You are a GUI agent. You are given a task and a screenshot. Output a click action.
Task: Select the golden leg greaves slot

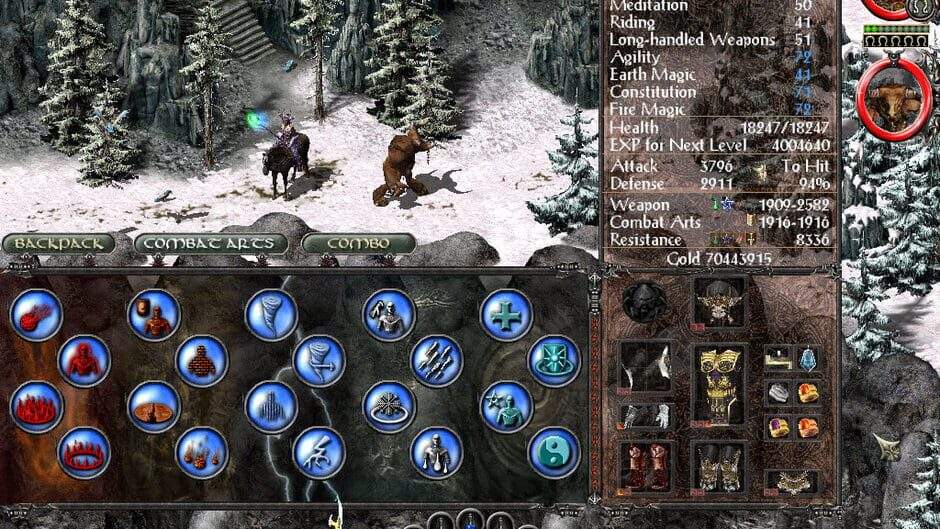click(719, 466)
